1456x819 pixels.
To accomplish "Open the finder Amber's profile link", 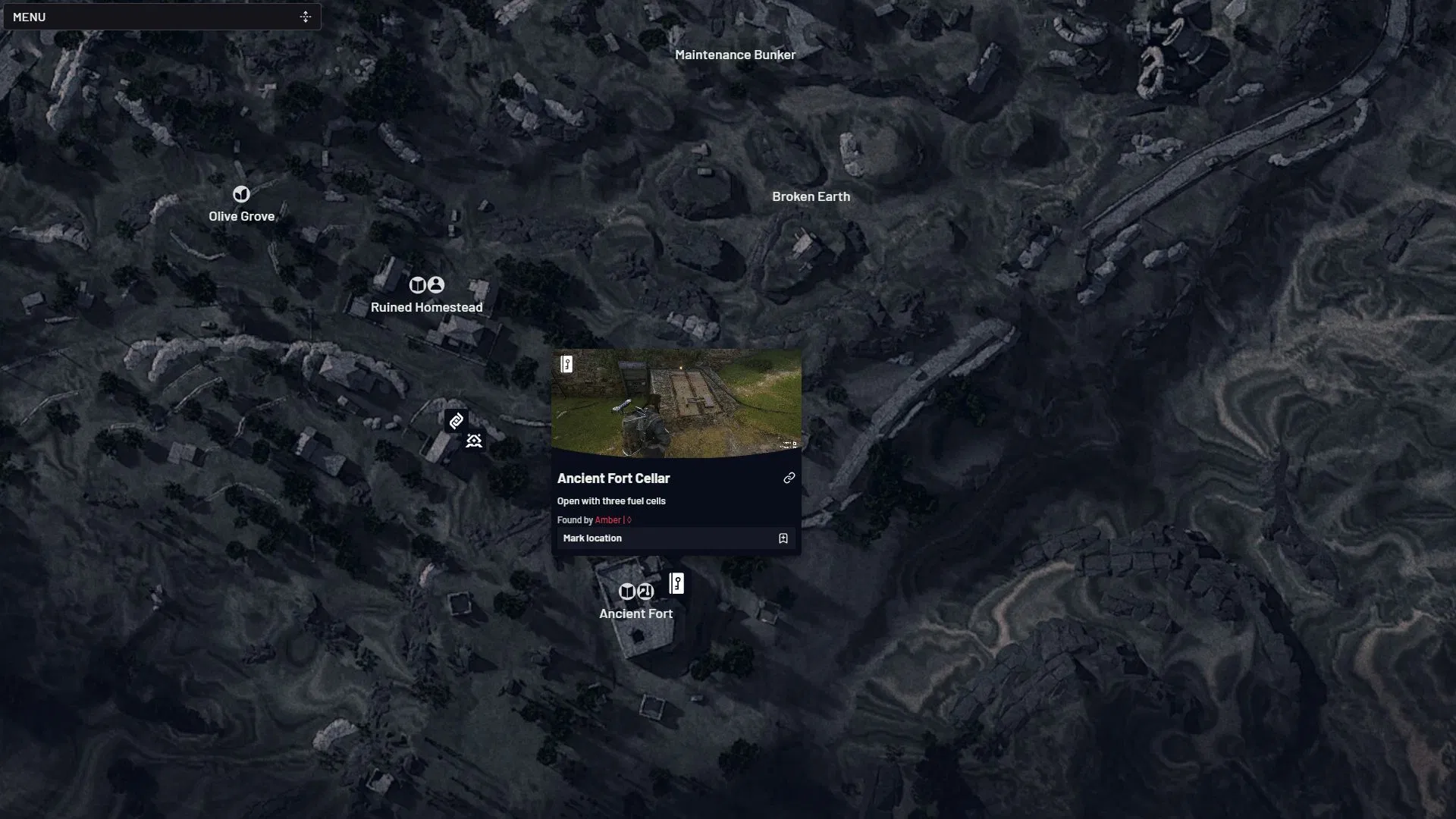I will pos(607,520).
